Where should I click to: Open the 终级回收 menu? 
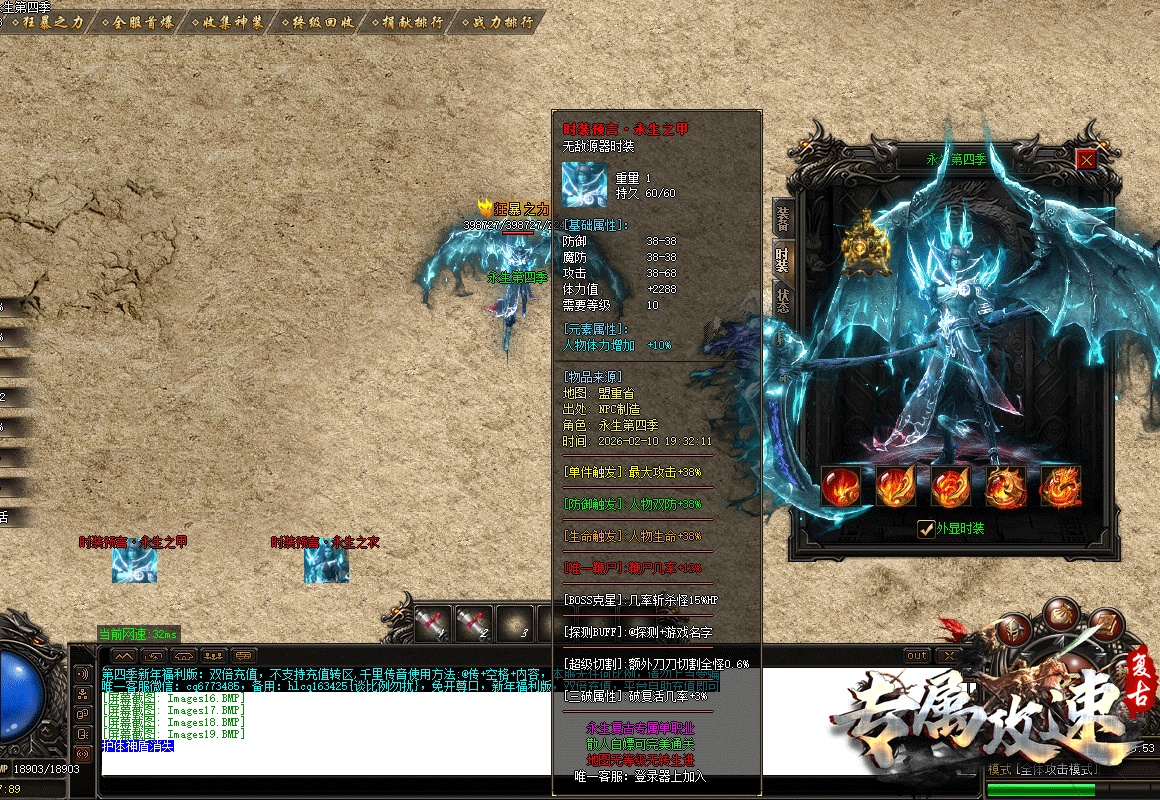click(320, 22)
